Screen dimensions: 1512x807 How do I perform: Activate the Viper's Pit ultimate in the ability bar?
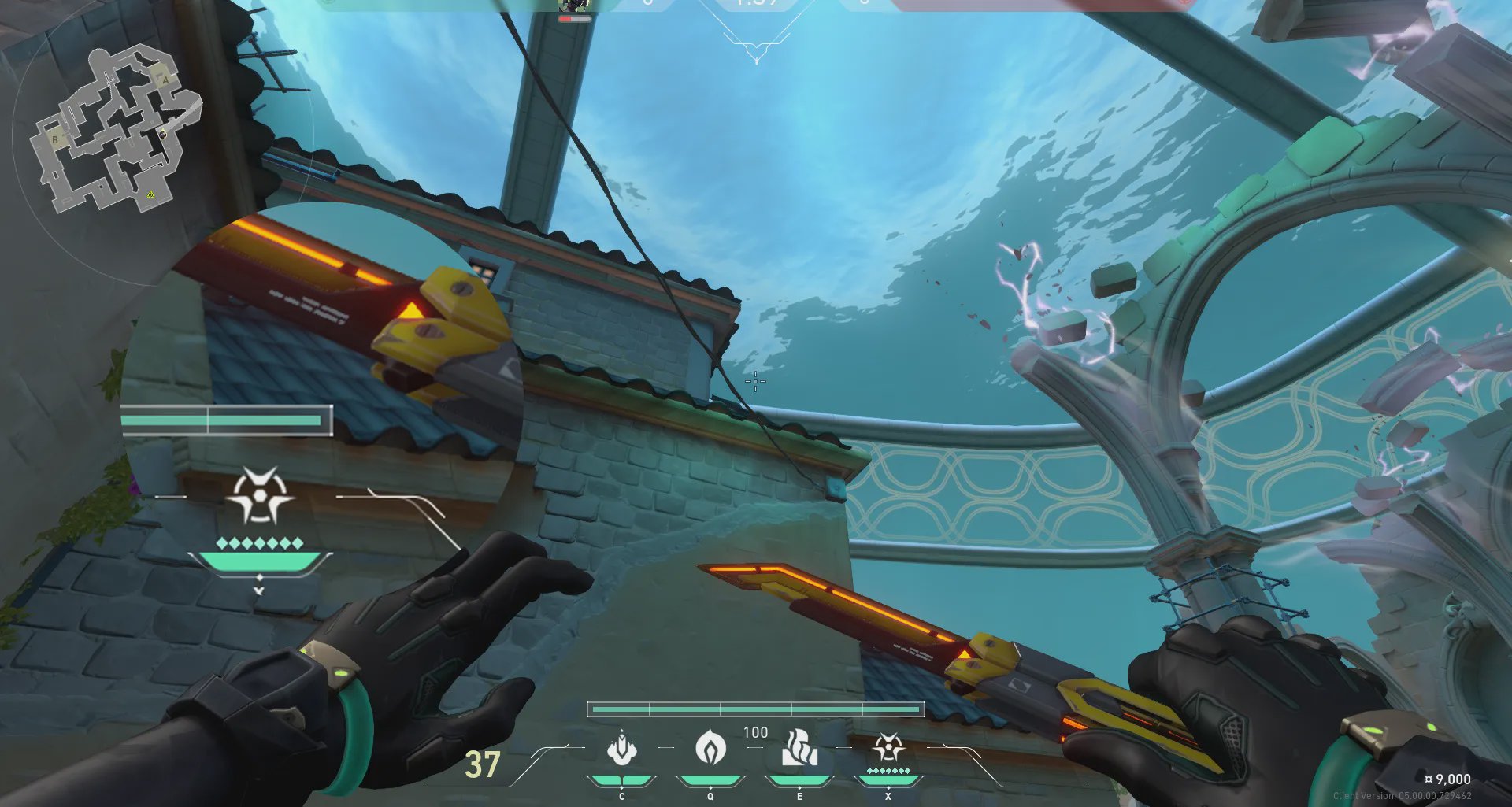pos(888,748)
